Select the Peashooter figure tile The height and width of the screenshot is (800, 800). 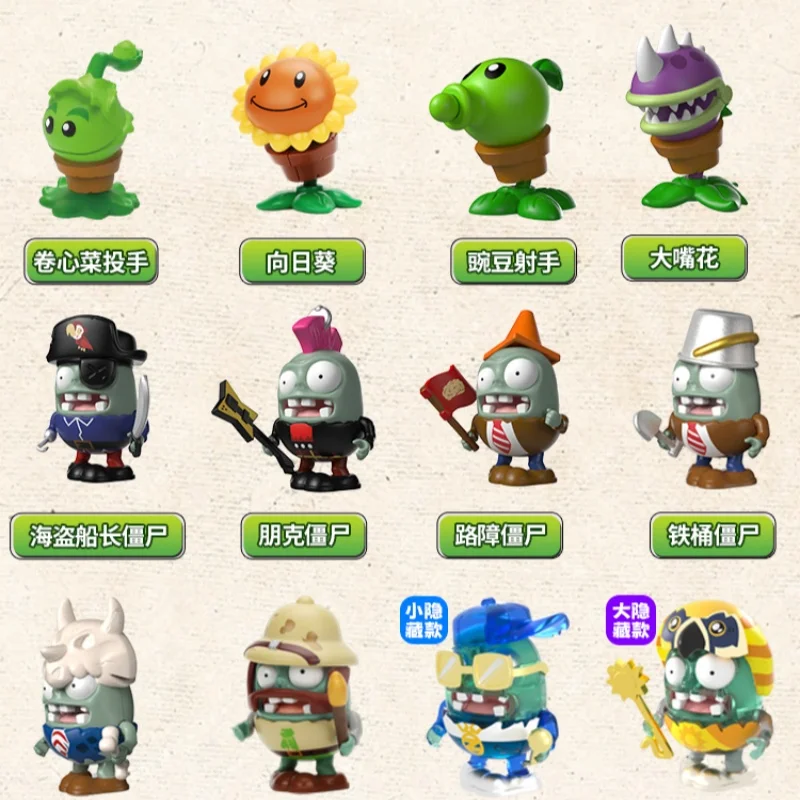pyautogui.click(x=500, y=130)
